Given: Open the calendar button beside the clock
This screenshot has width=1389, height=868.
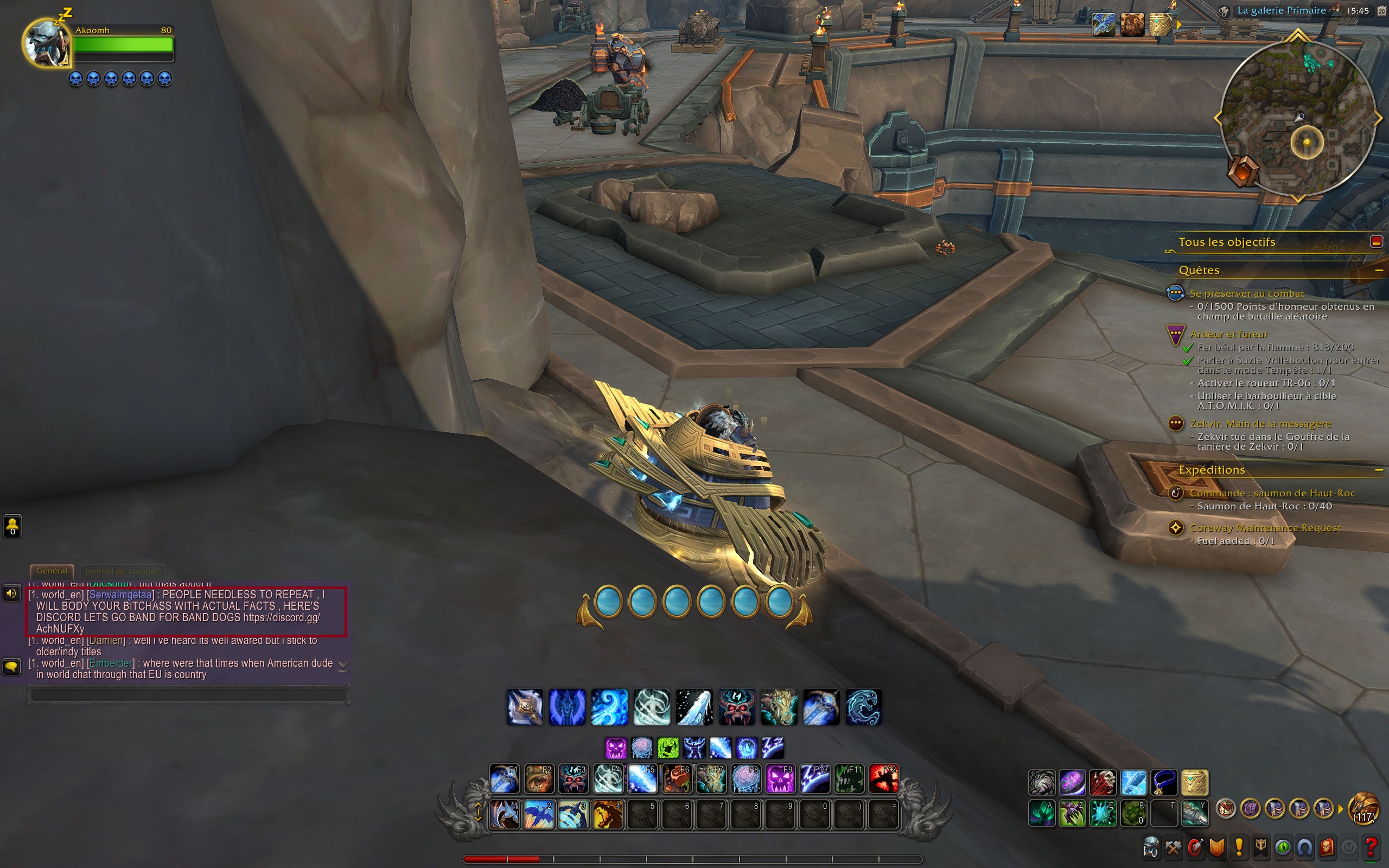Looking at the screenshot, I should pyautogui.click(x=1381, y=10).
